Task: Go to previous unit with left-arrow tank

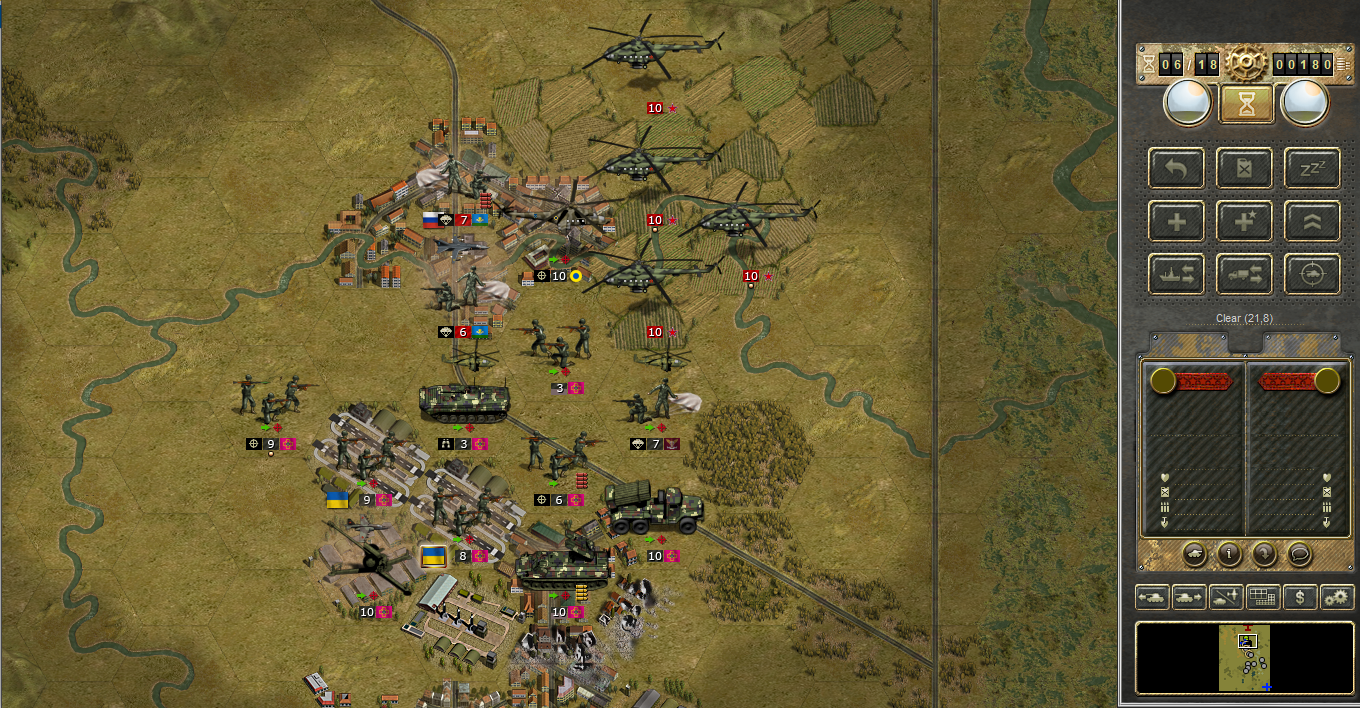Action: coord(1153,597)
